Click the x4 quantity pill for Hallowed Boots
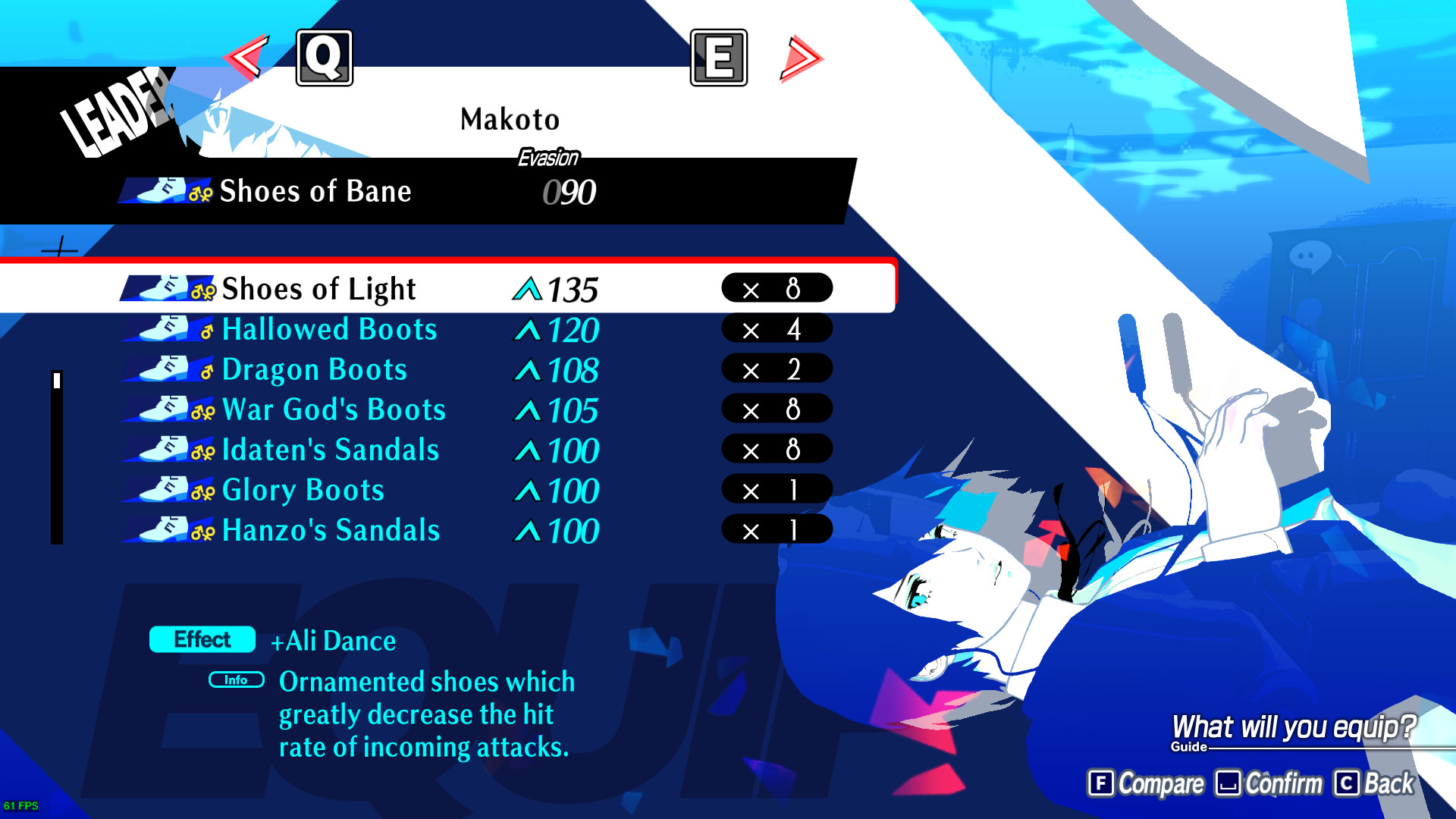The width and height of the screenshot is (1456, 819). pyautogui.click(x=776, y=329)
